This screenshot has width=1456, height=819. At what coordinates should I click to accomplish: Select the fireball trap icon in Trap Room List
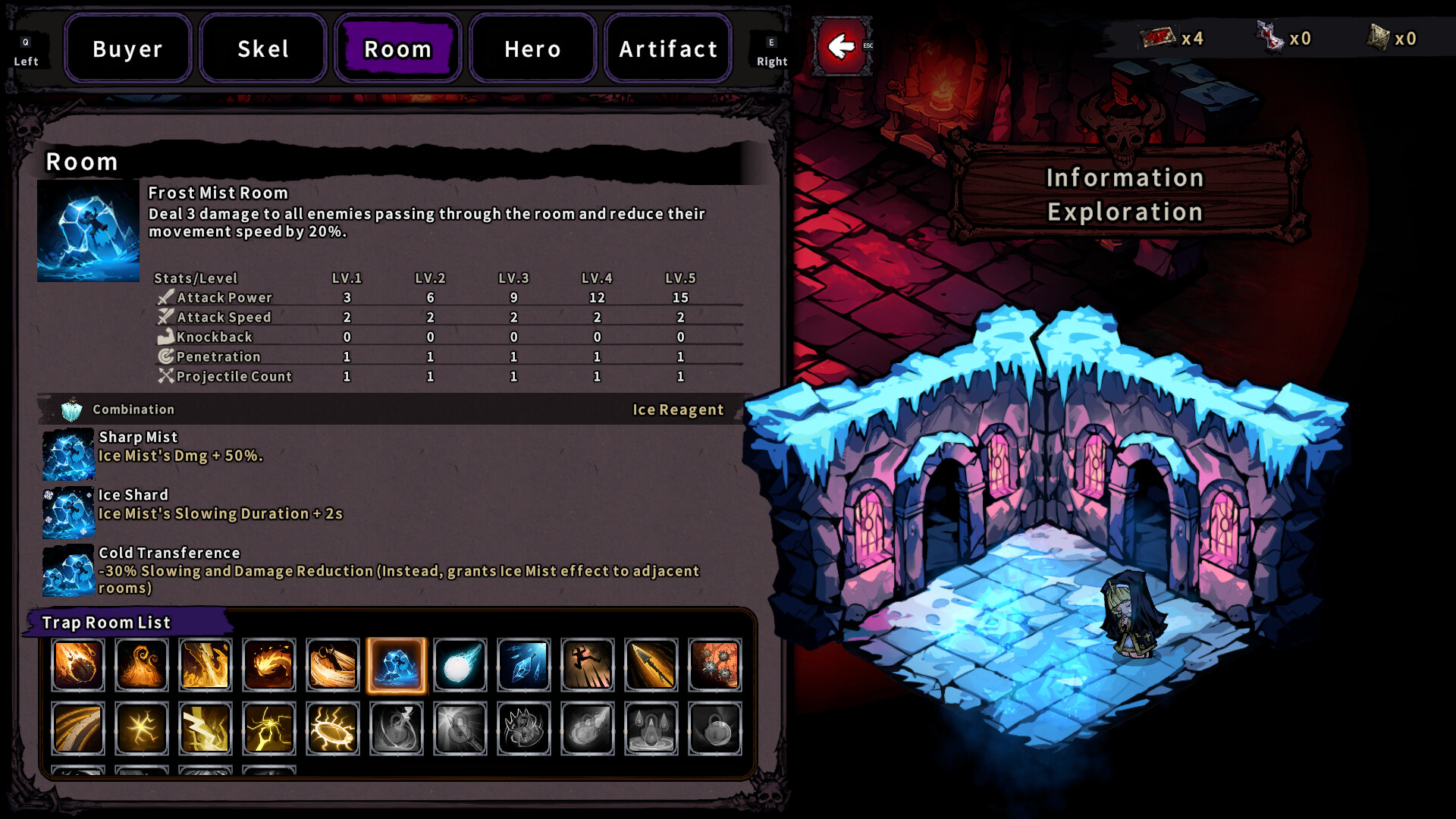click(77, 665)
